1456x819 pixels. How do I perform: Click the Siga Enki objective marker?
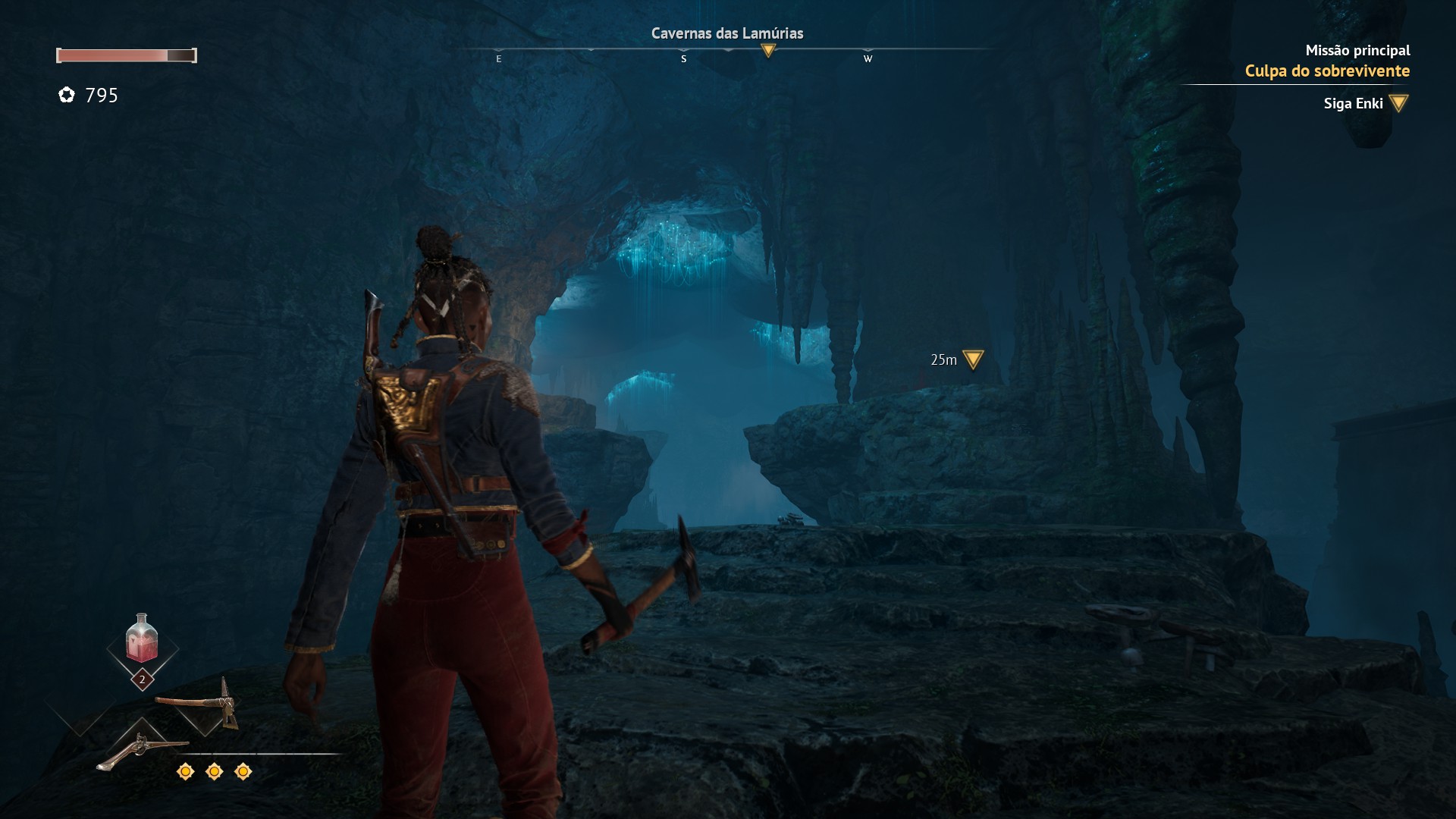(1398, 103)
